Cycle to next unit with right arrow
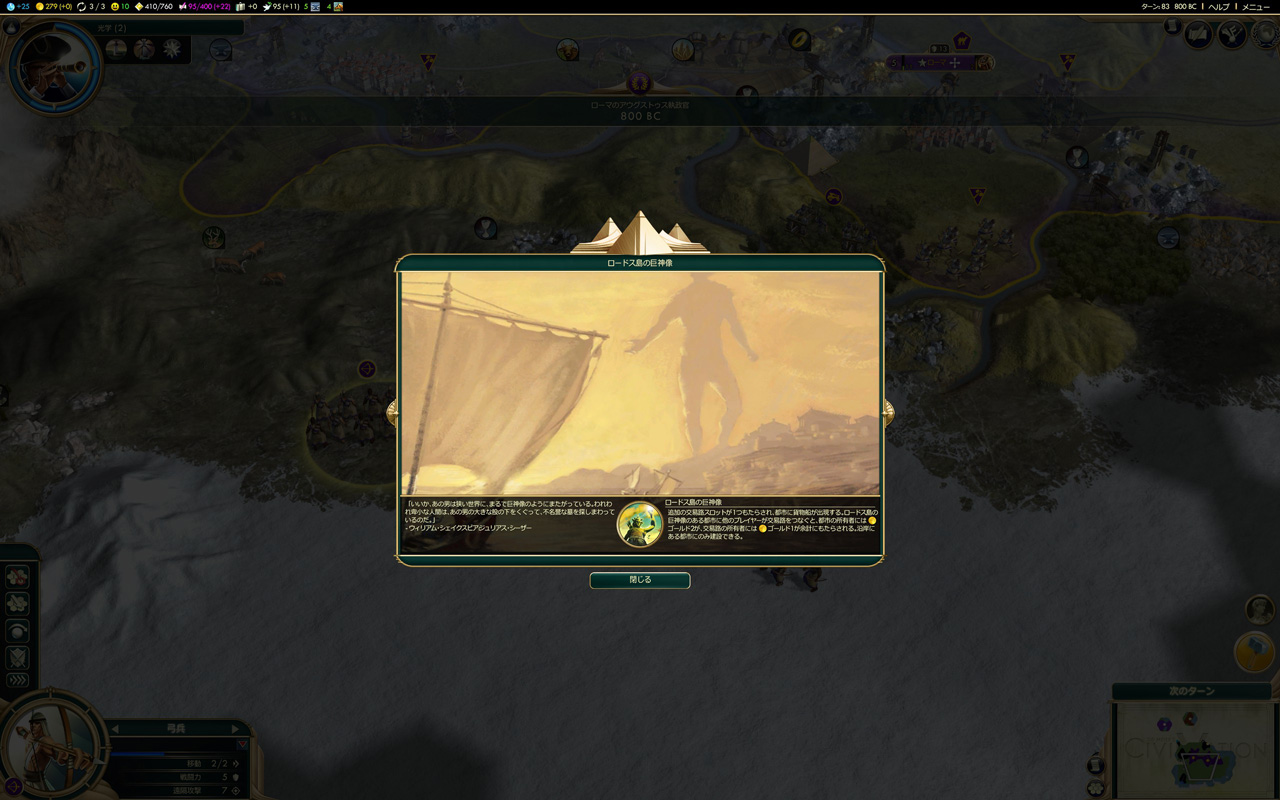 (236, 729)
